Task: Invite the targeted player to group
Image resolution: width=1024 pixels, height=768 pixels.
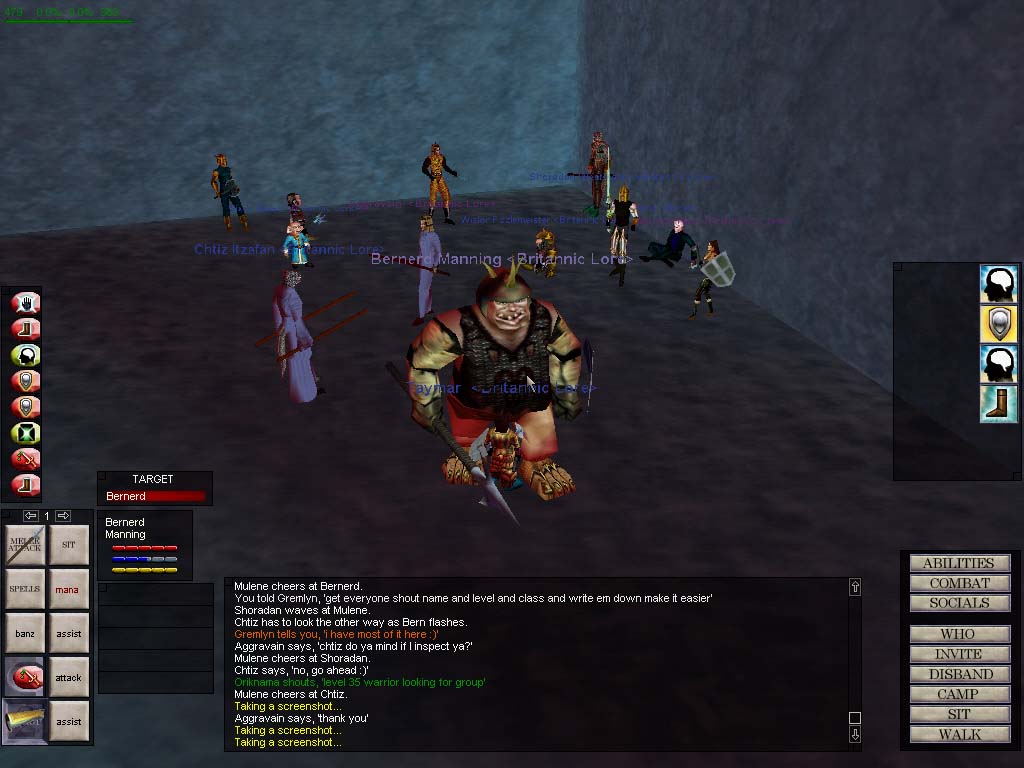Action: point(959,654)
